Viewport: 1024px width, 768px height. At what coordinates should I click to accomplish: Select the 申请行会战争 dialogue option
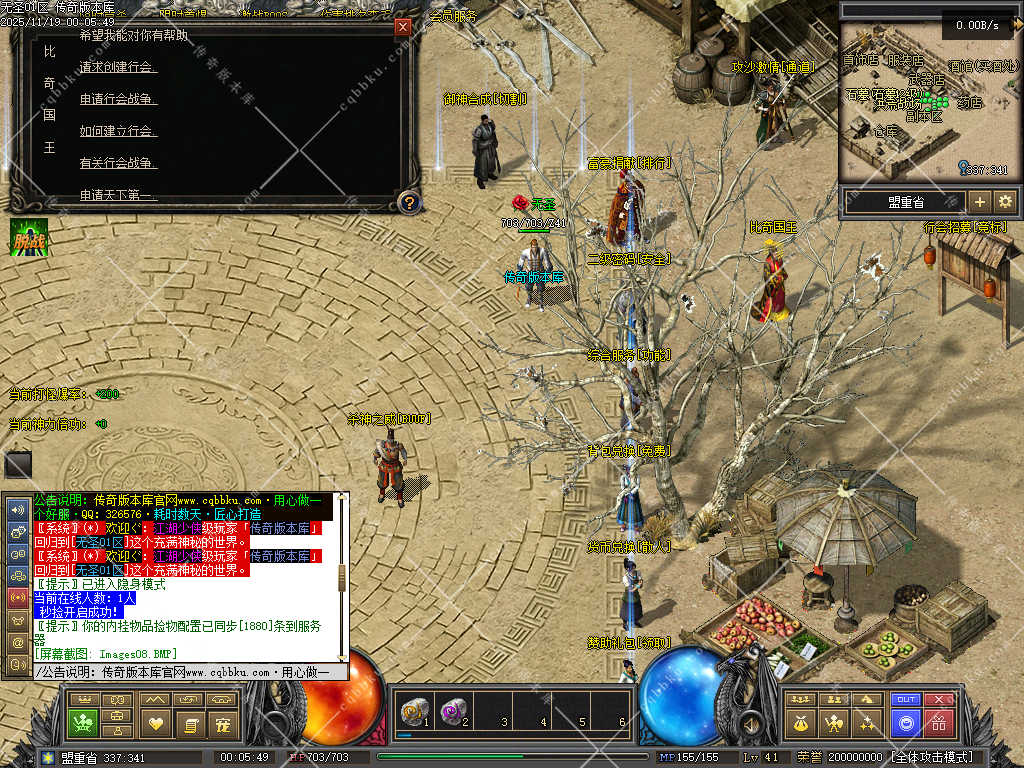(x=118, y=99)
